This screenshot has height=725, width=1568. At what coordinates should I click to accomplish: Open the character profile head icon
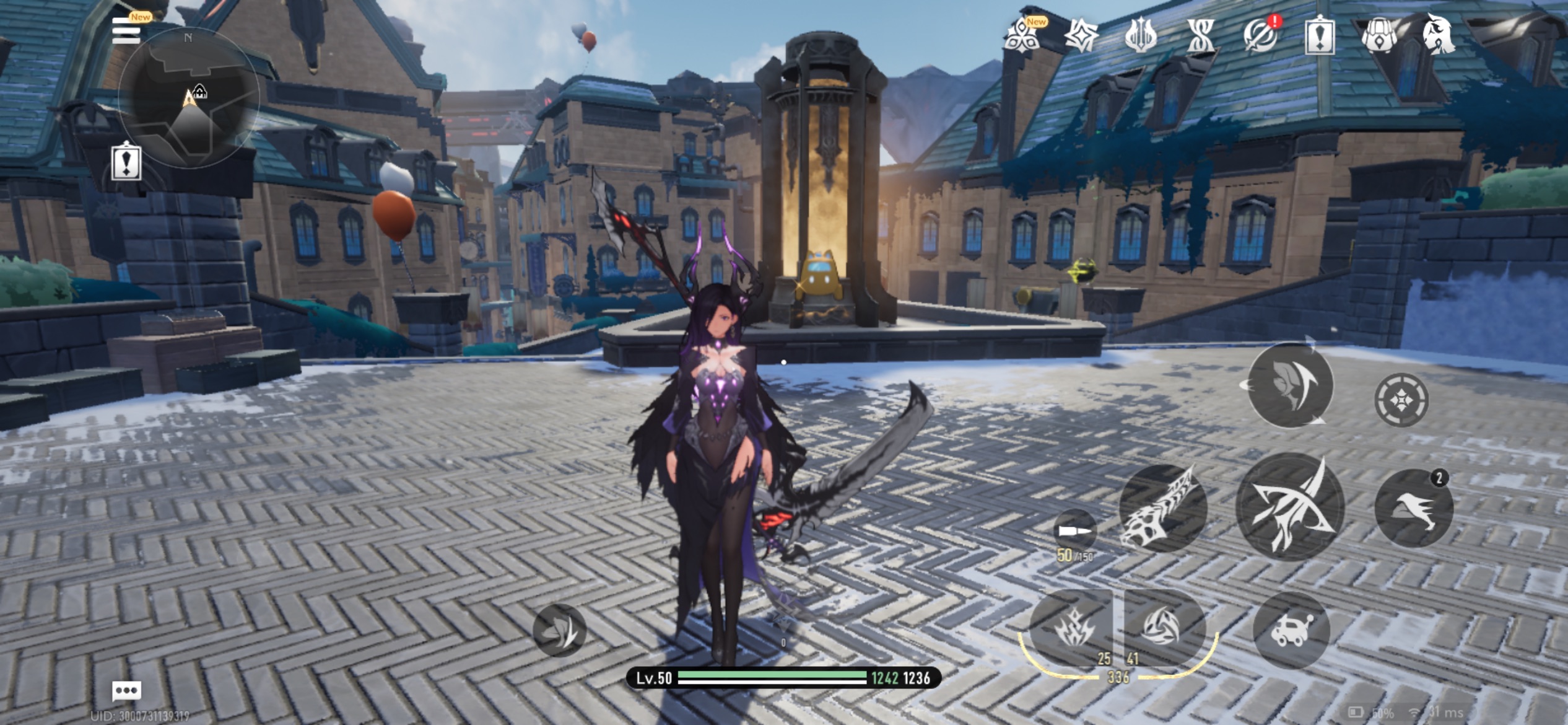1438,35
